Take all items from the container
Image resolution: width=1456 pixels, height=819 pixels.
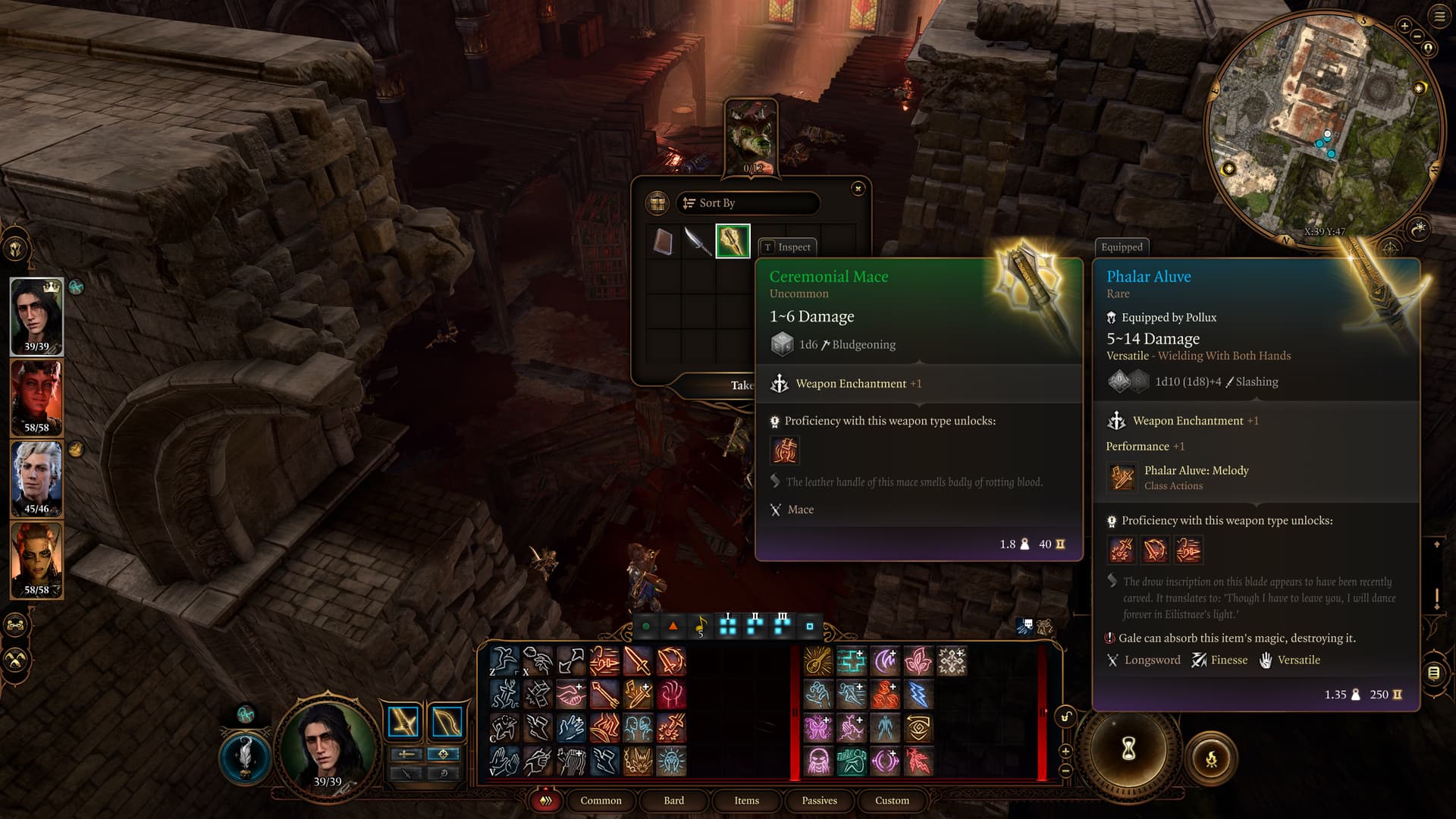tap(740, 385)
